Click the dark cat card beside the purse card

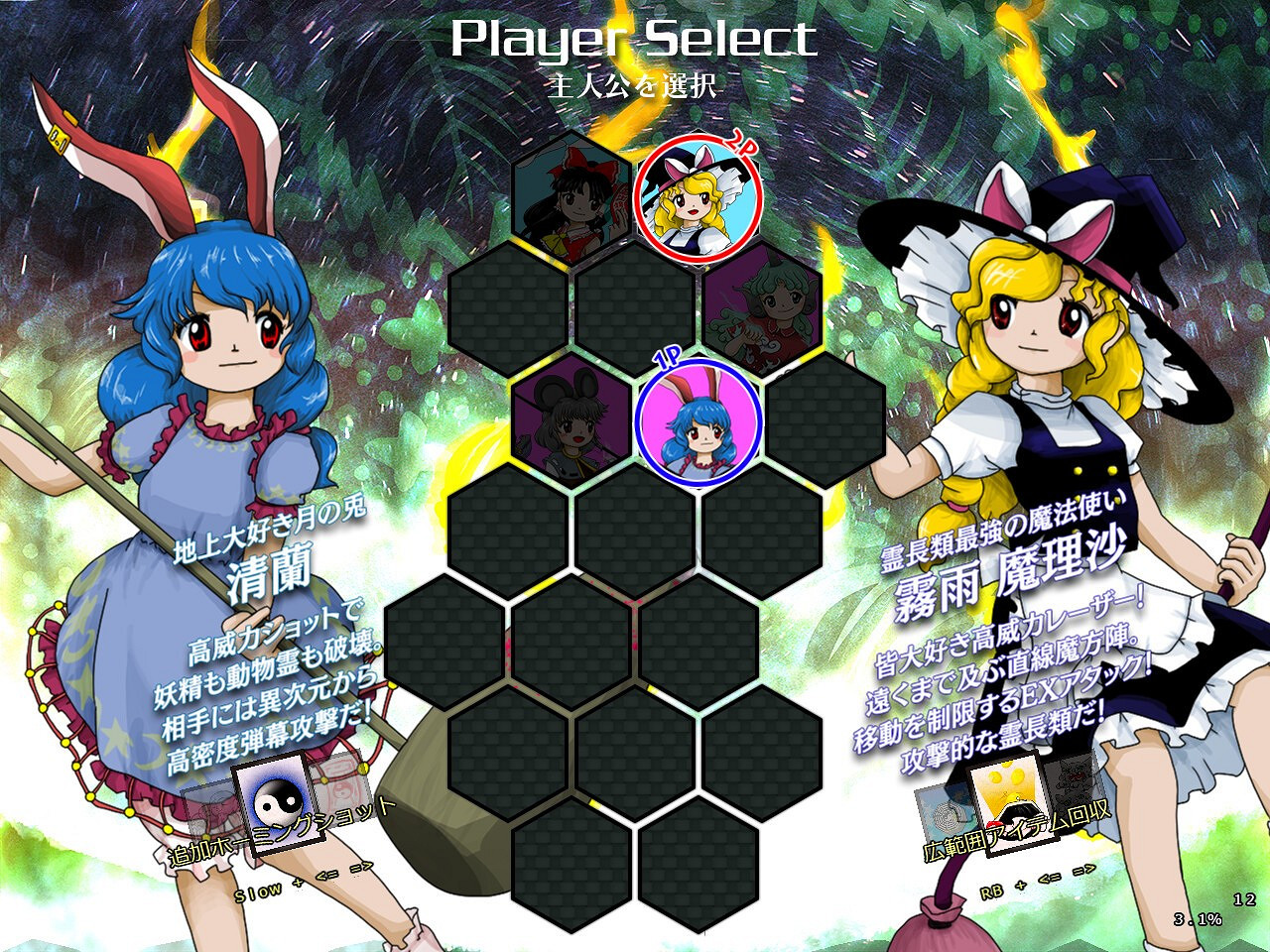click(x=1074, y=783)
